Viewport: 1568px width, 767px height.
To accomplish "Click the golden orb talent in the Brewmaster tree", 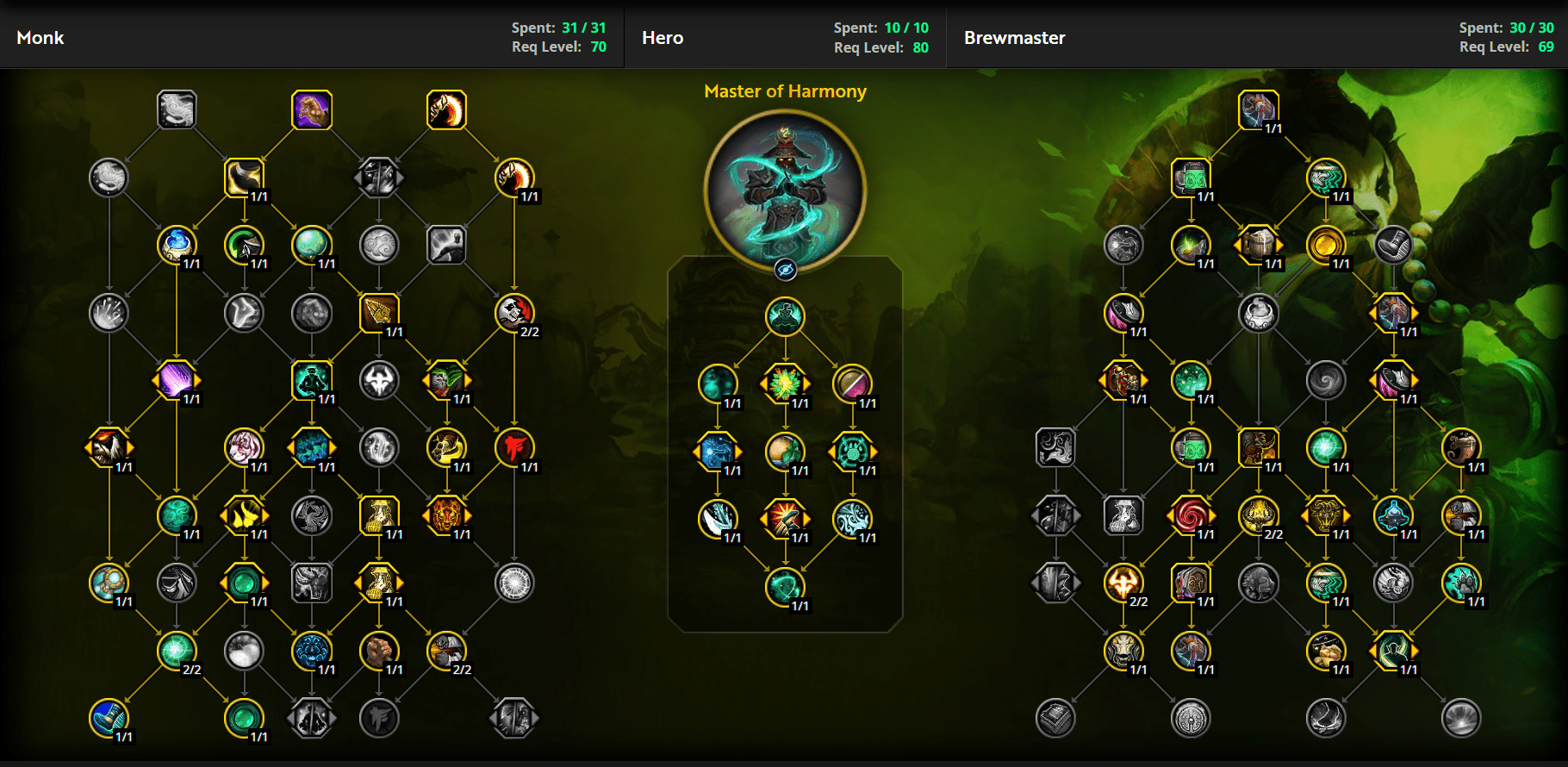I will (x=1328, y=244).
